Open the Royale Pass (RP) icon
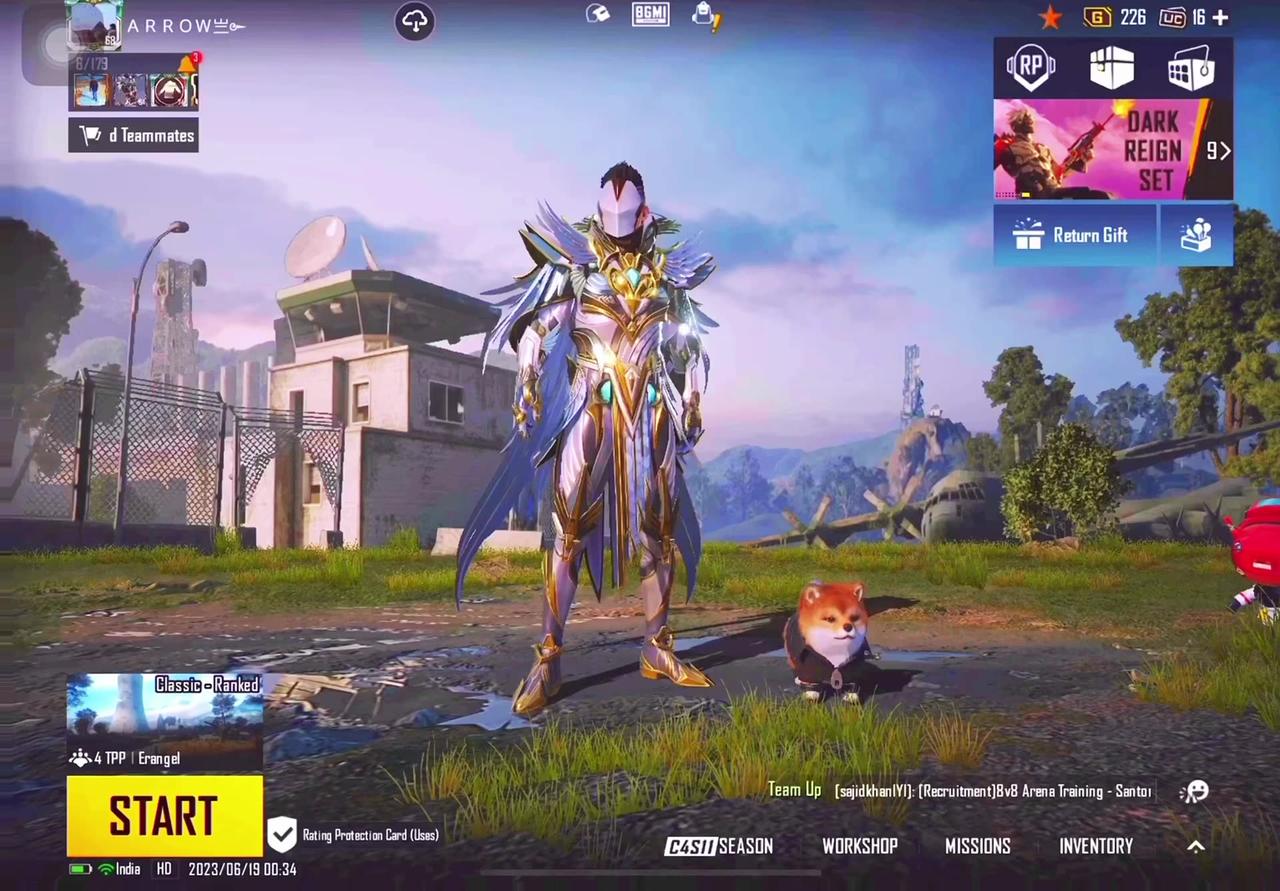Image resolution: width=1280 pixels, height=891 pixels. [x=1031, y=68]
